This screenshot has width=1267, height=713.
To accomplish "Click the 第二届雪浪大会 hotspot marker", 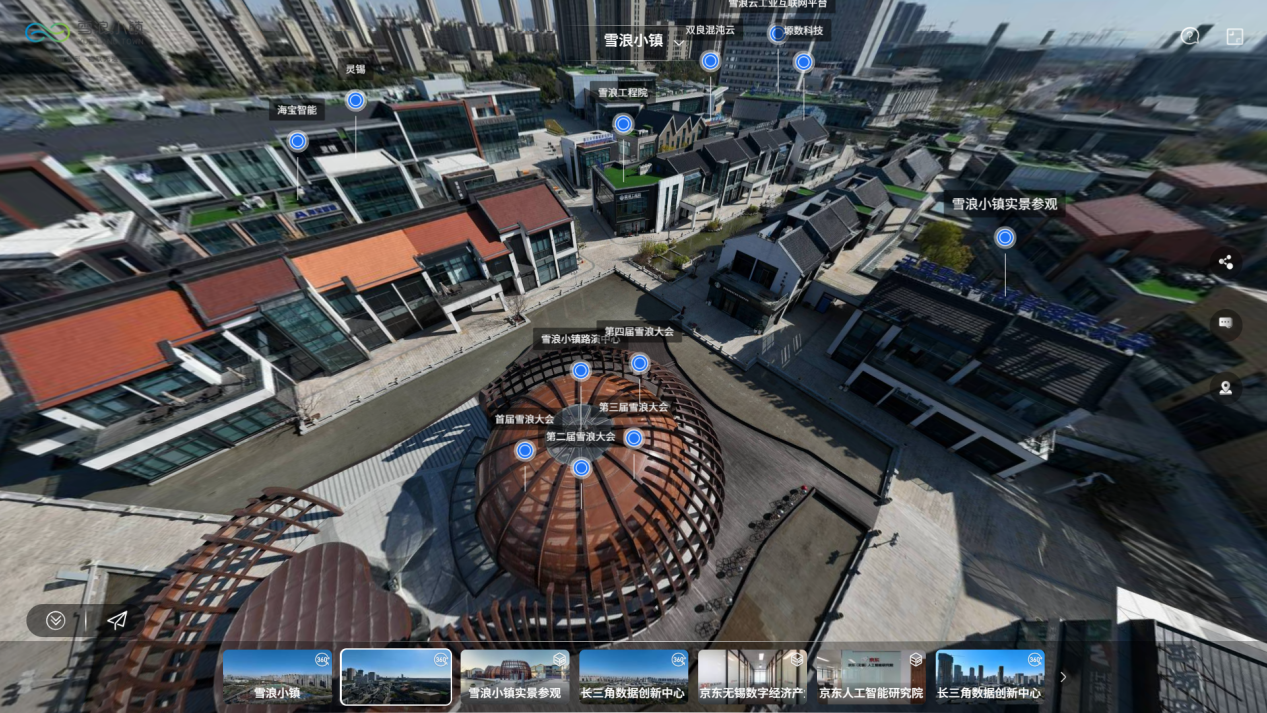I will point(581,468).
